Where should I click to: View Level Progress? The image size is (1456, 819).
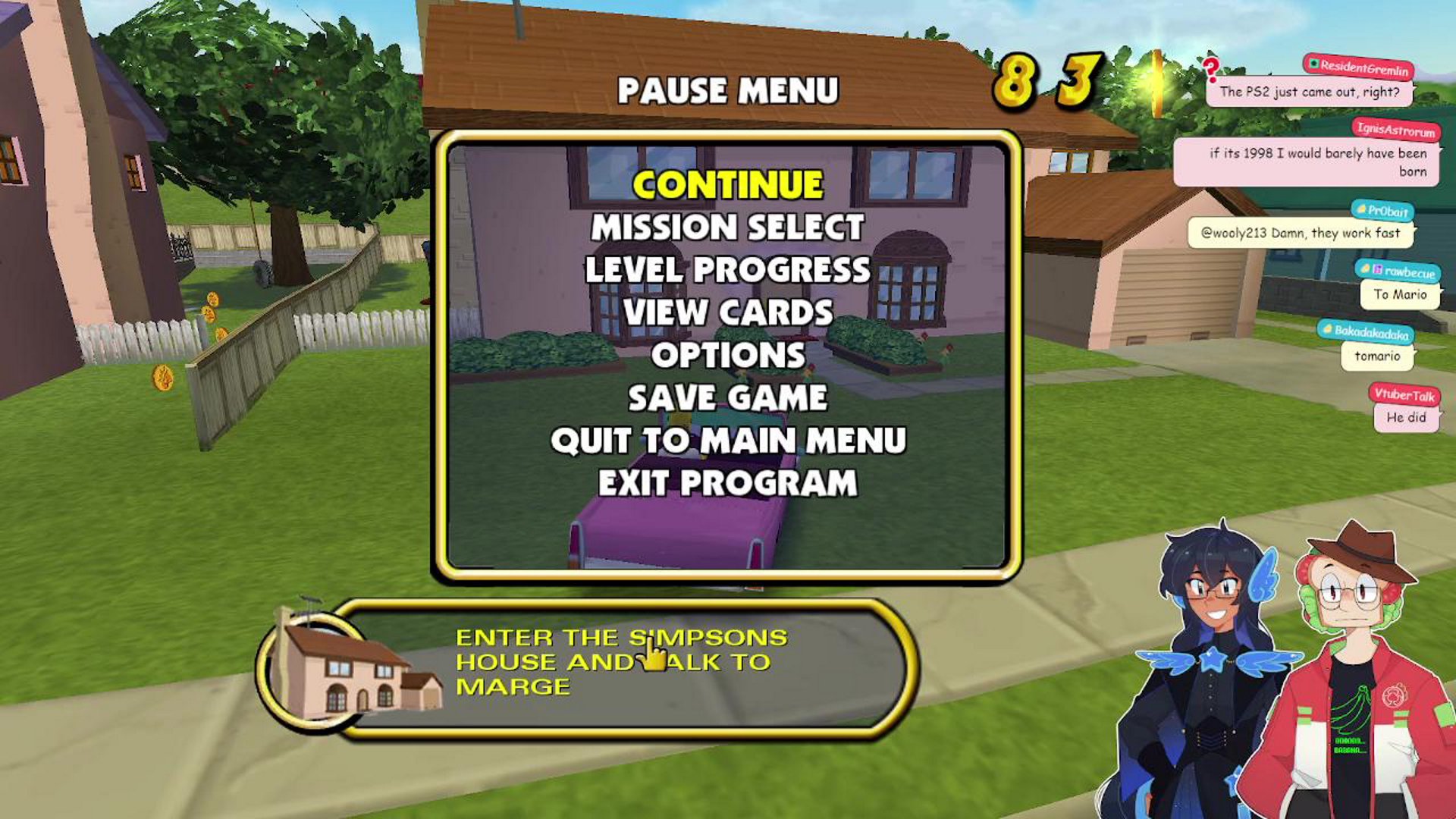click(728, 270)
